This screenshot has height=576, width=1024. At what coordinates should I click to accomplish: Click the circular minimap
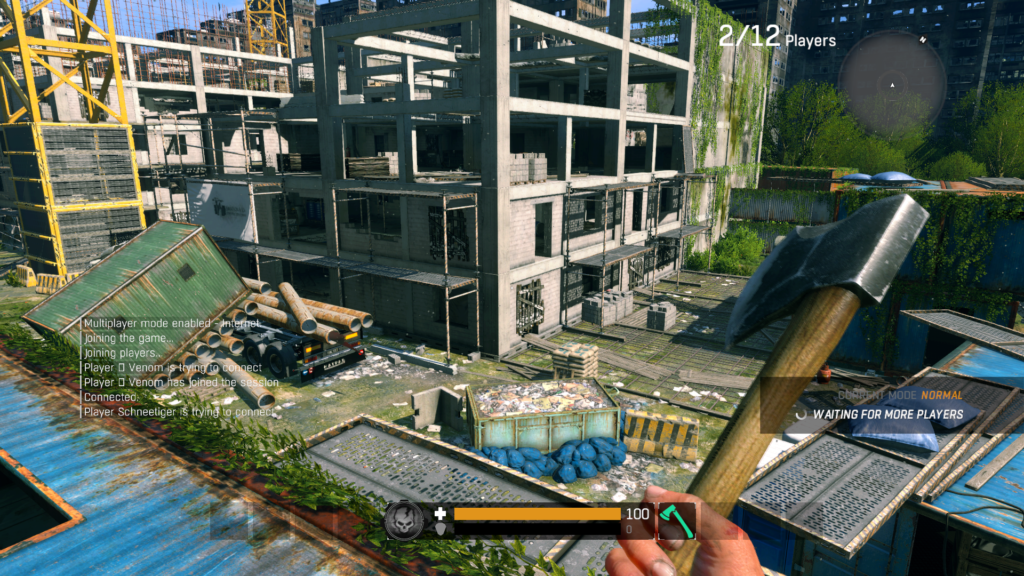click(x=892, y=84)
